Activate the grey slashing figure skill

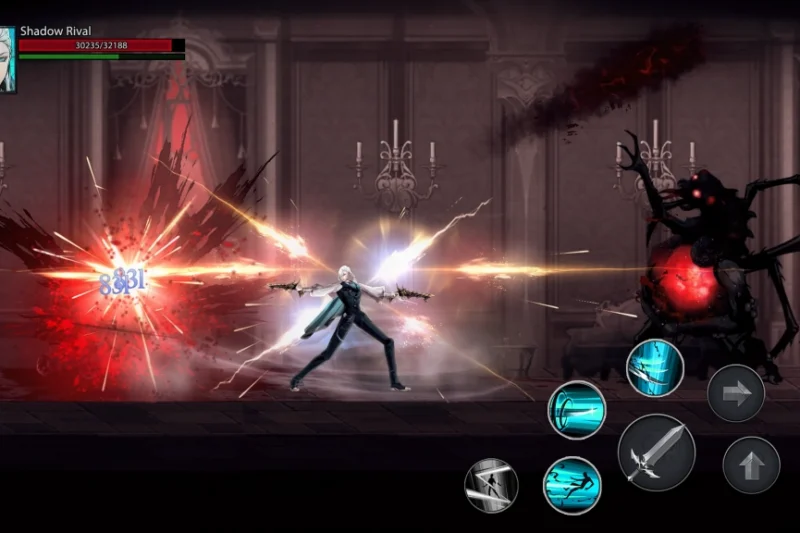coord(491,485)
